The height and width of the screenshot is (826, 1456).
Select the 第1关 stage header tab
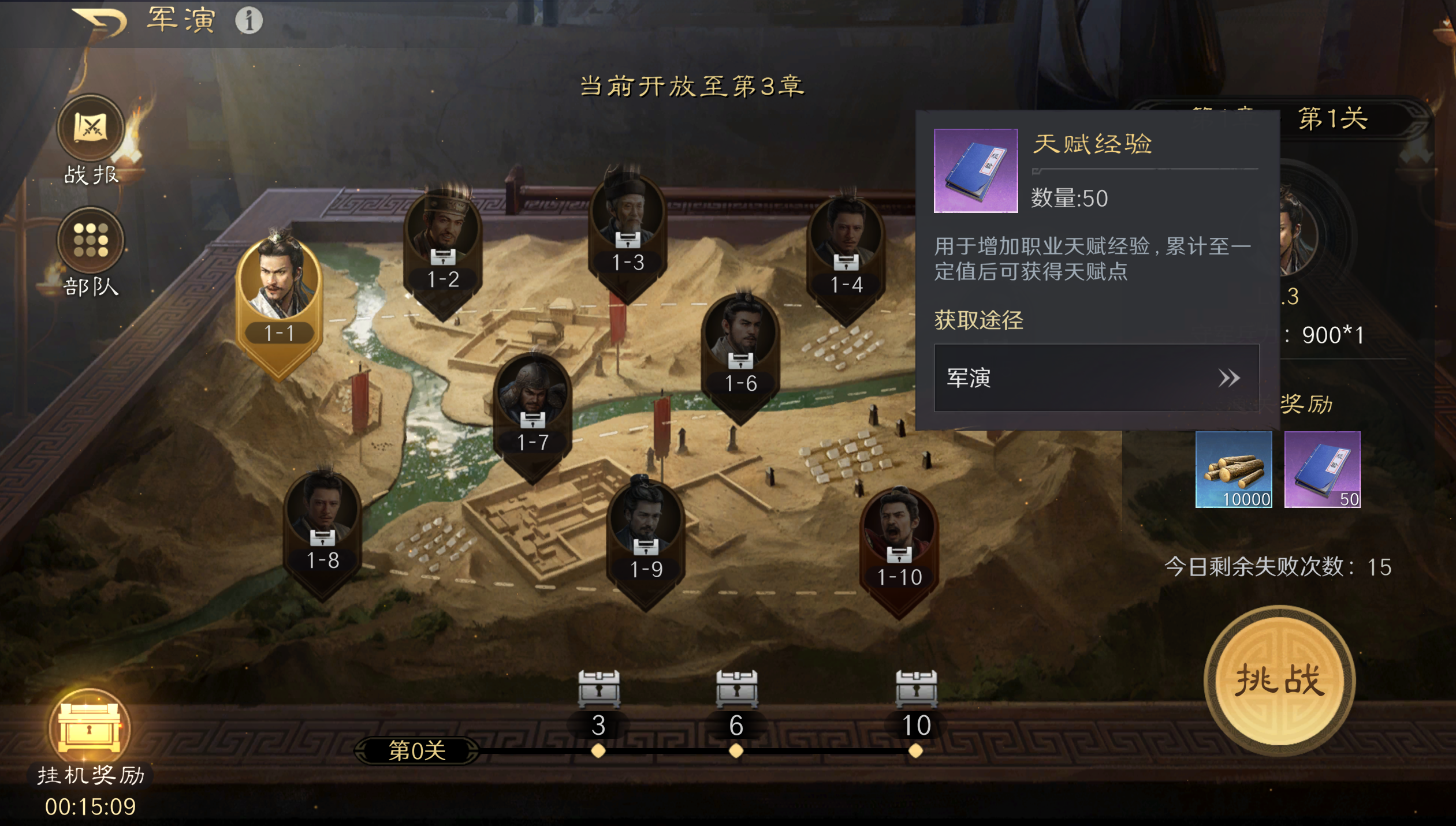pos(1335,118)
